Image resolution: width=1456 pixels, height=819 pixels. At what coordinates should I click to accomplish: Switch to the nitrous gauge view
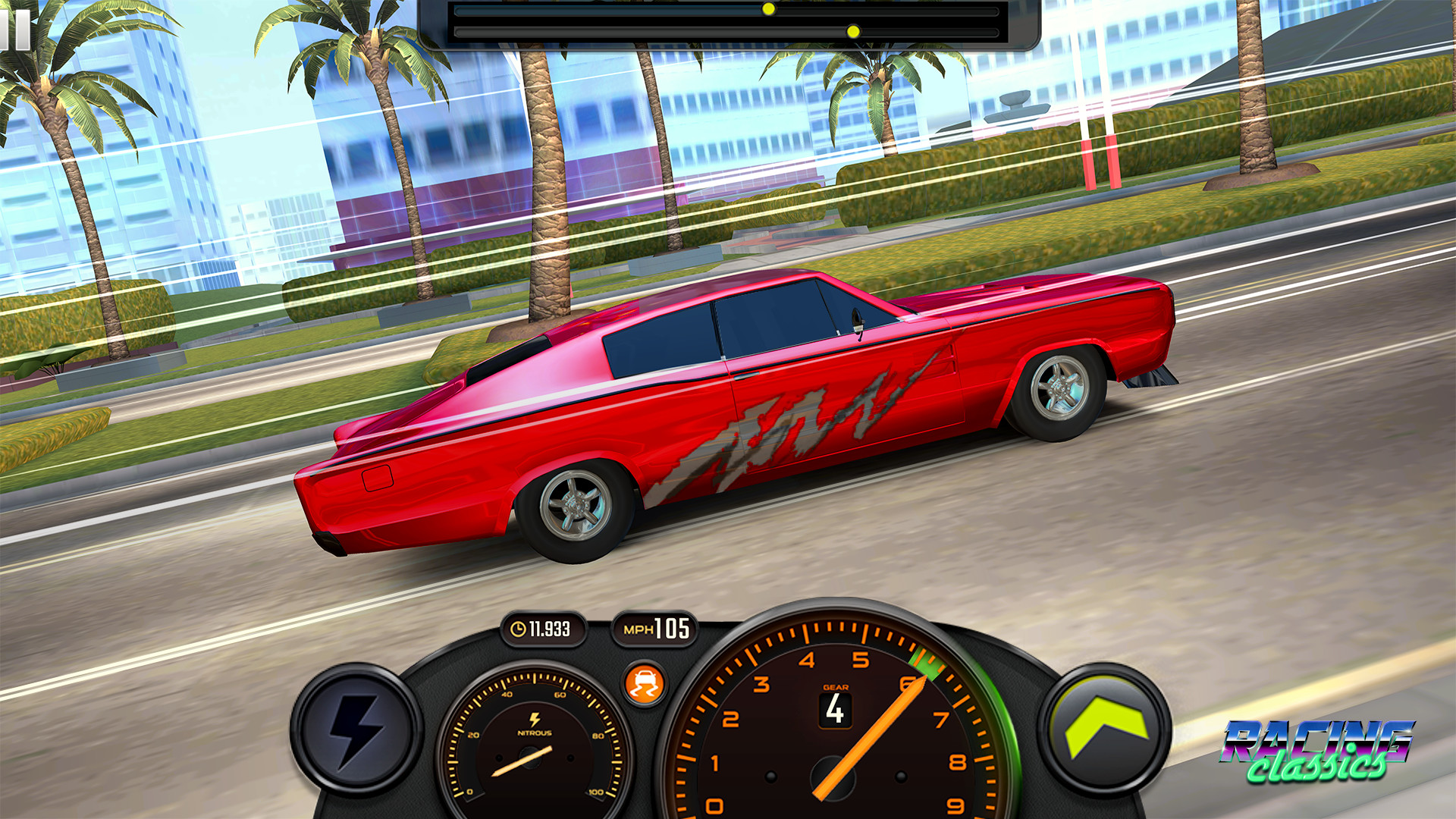click(531, 758)
